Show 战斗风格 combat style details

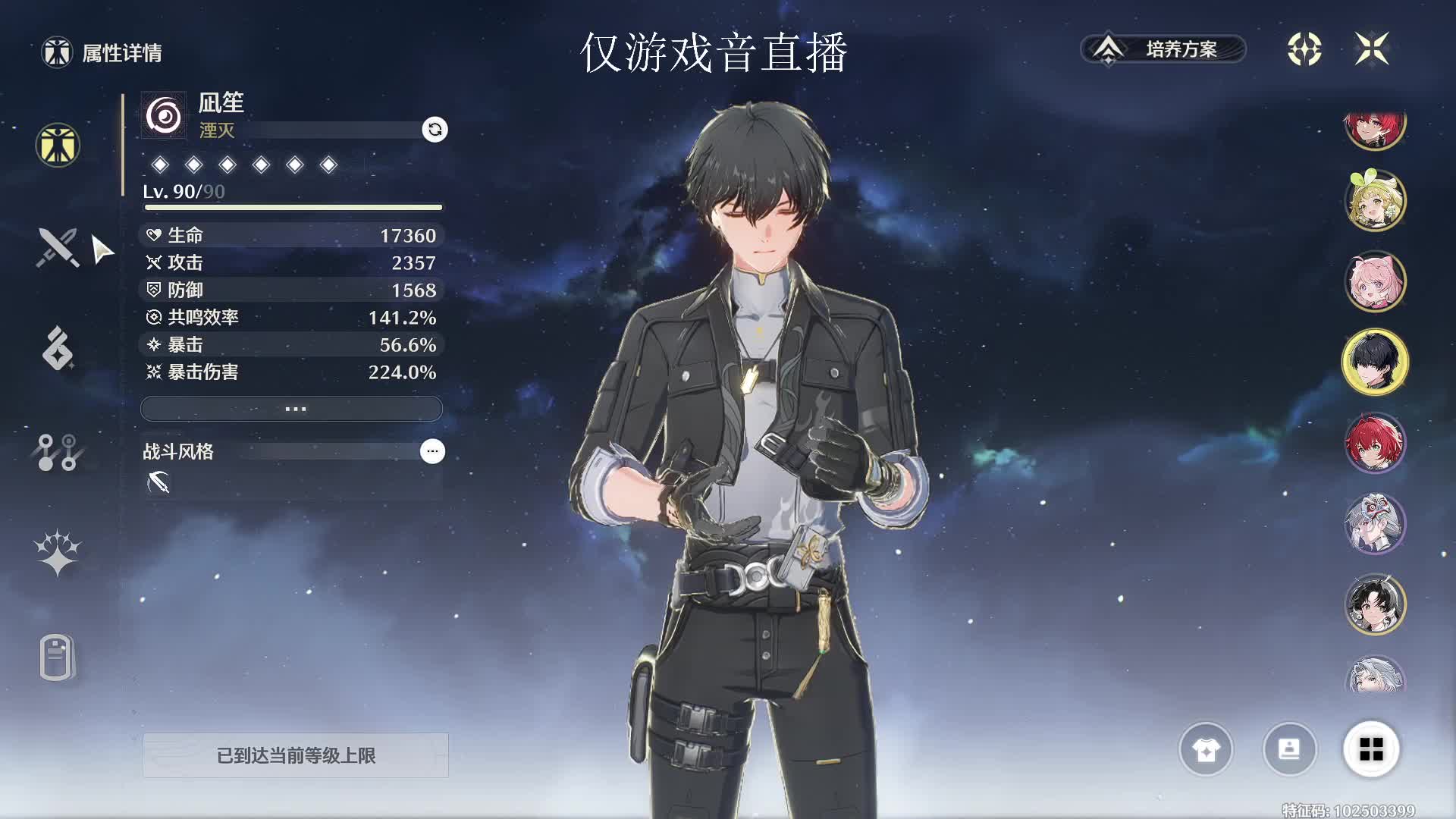click(432, 451)
